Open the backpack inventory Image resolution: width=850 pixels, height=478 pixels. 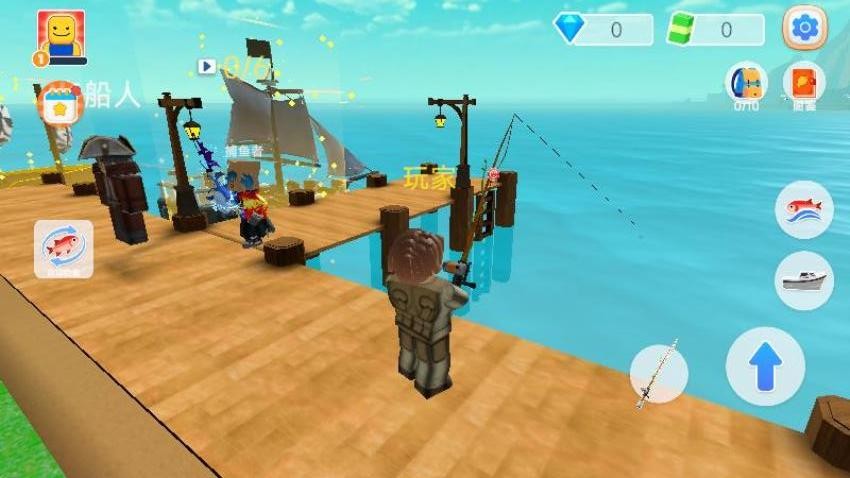point(746,84)
